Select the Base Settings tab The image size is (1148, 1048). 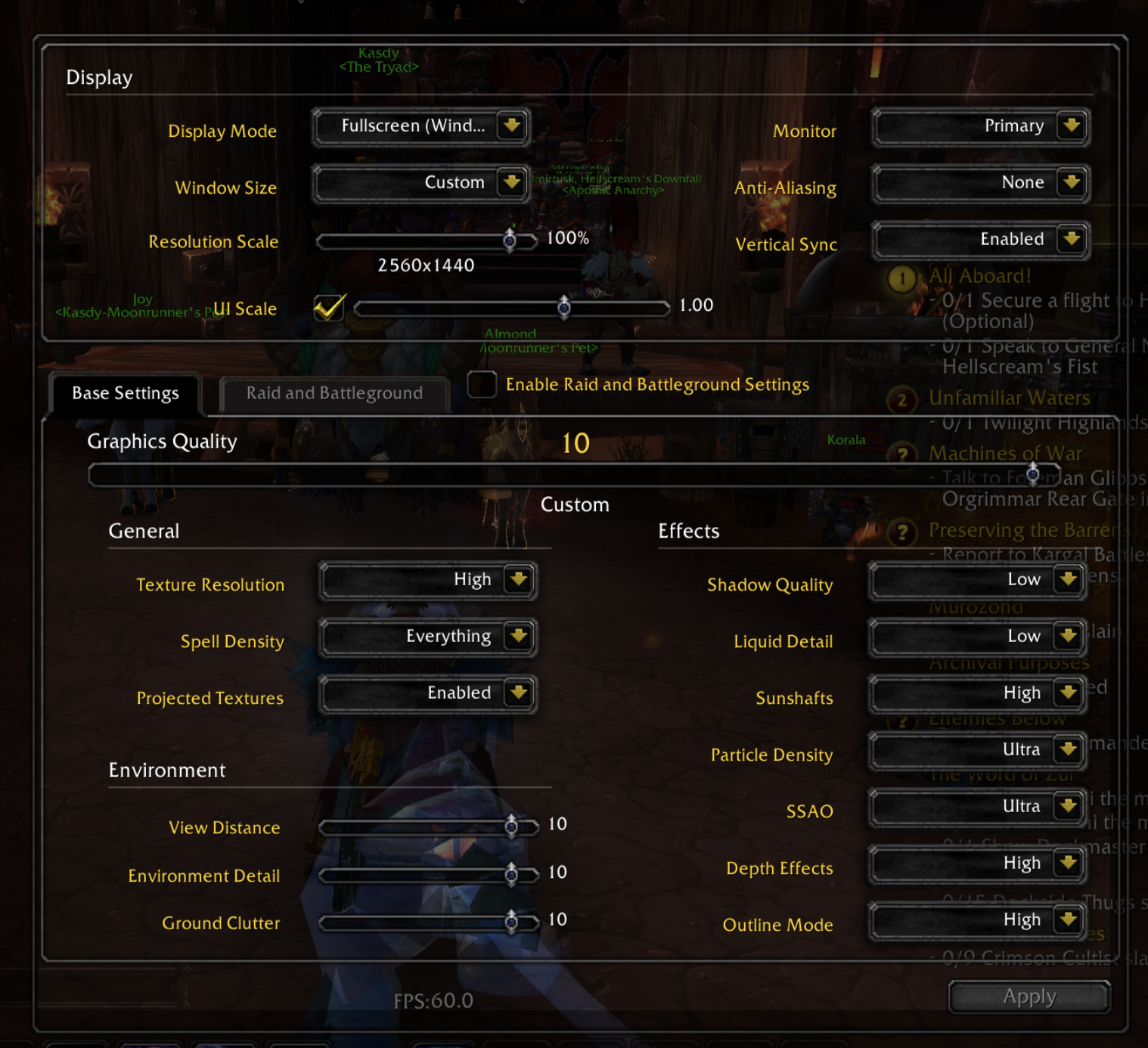126,393
